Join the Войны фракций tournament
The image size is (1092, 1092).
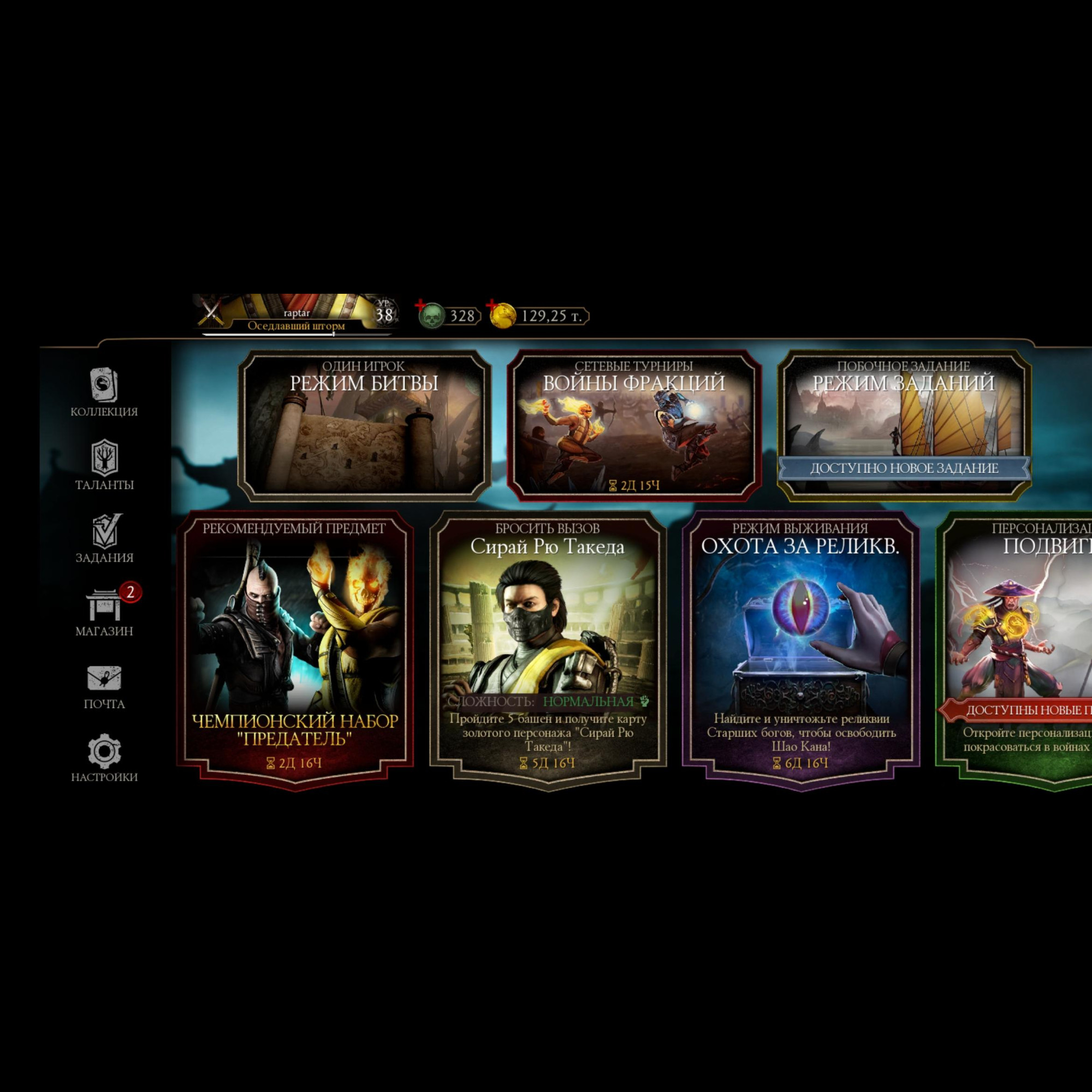[x=633, y=425]
